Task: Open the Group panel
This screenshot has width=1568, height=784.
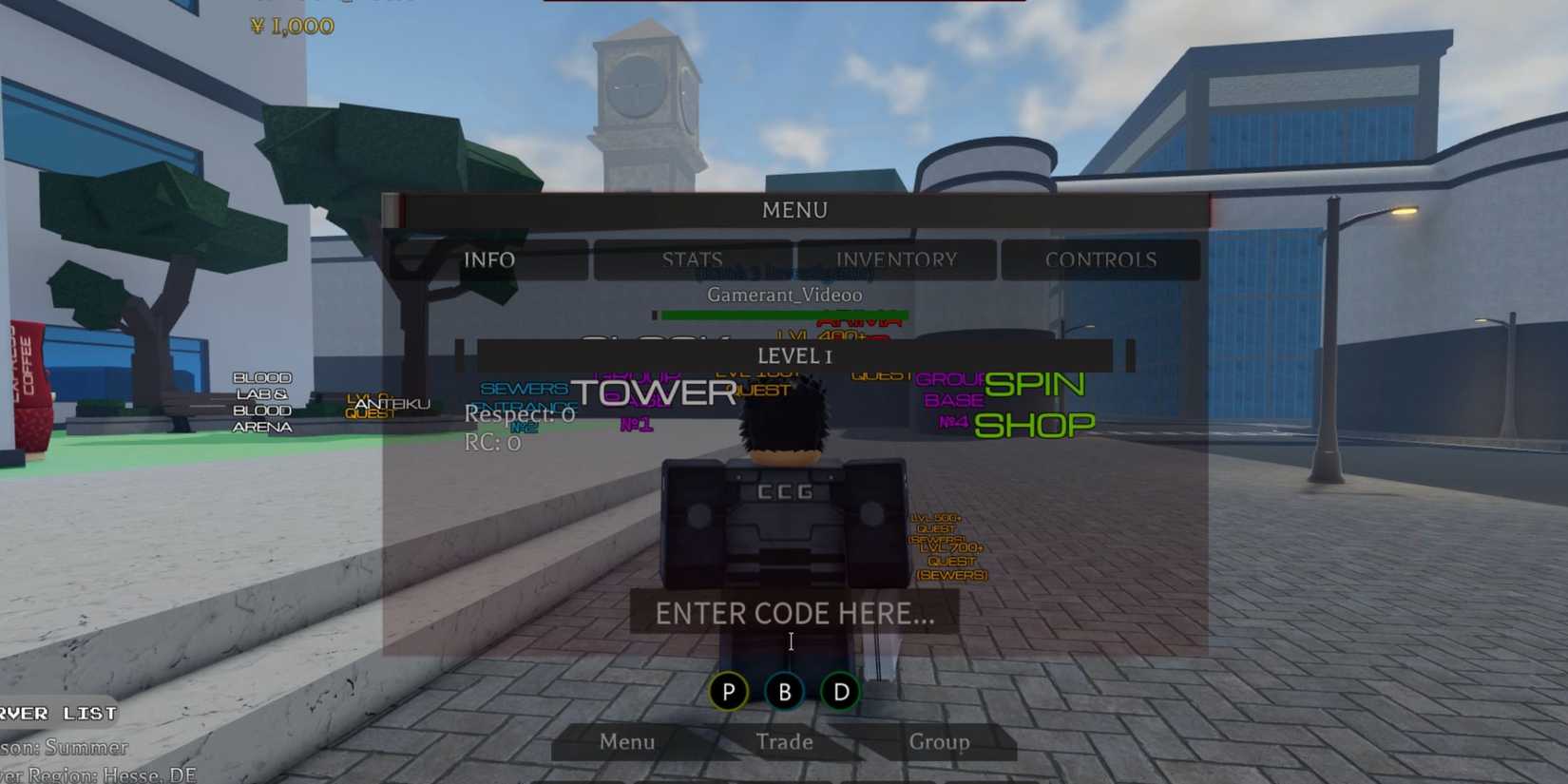Action: (940, 742)
